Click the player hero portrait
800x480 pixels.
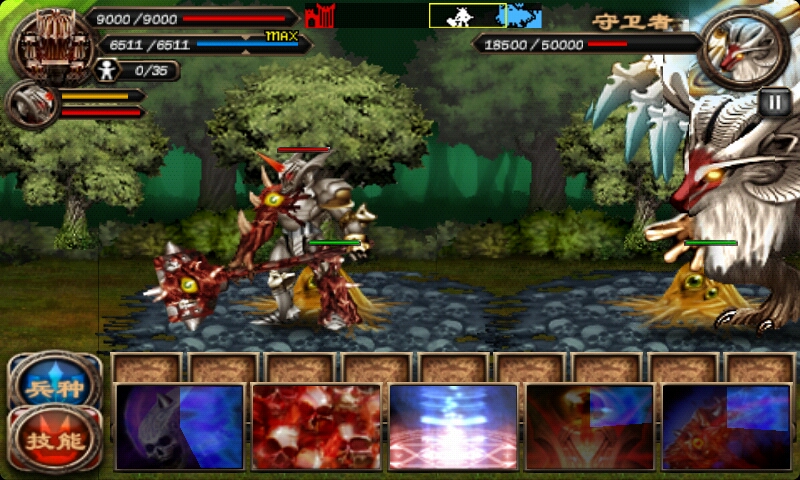(48, 43)
